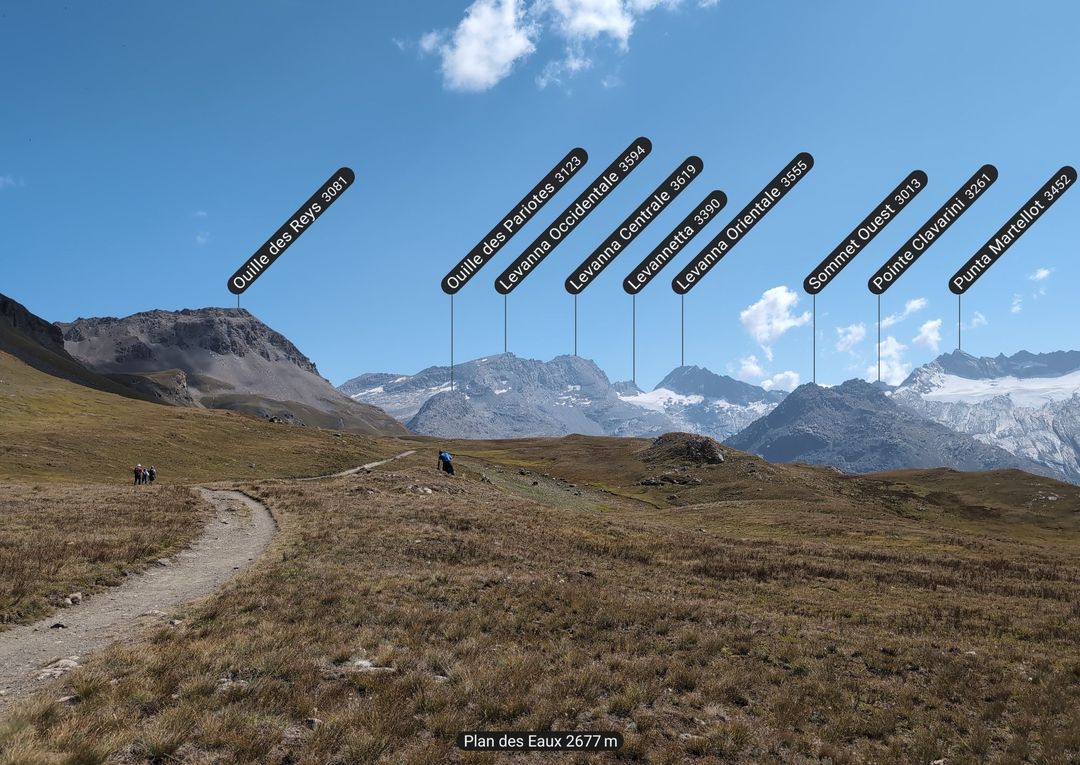Choose the Levanna Occidentale 3594 peak label
This screenshot has height=765, width=1080.
coord(573,216)
